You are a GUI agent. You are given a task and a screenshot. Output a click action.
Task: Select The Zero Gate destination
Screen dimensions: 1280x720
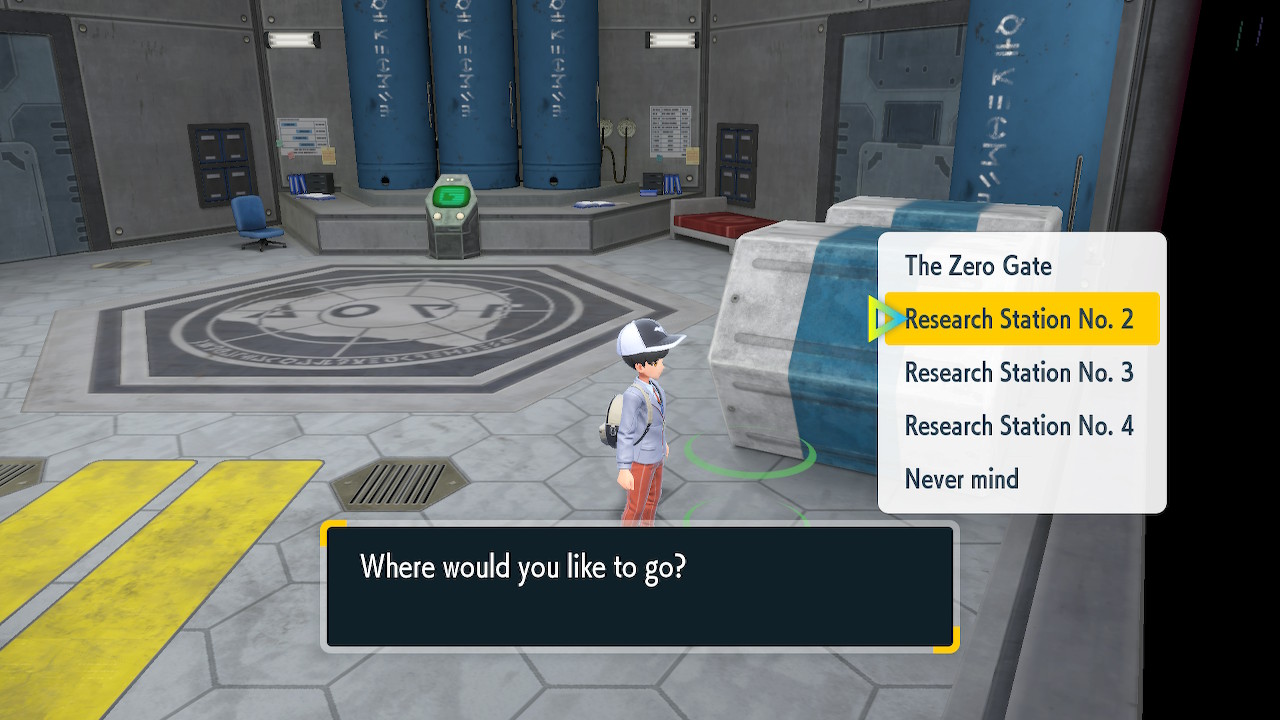977,266
